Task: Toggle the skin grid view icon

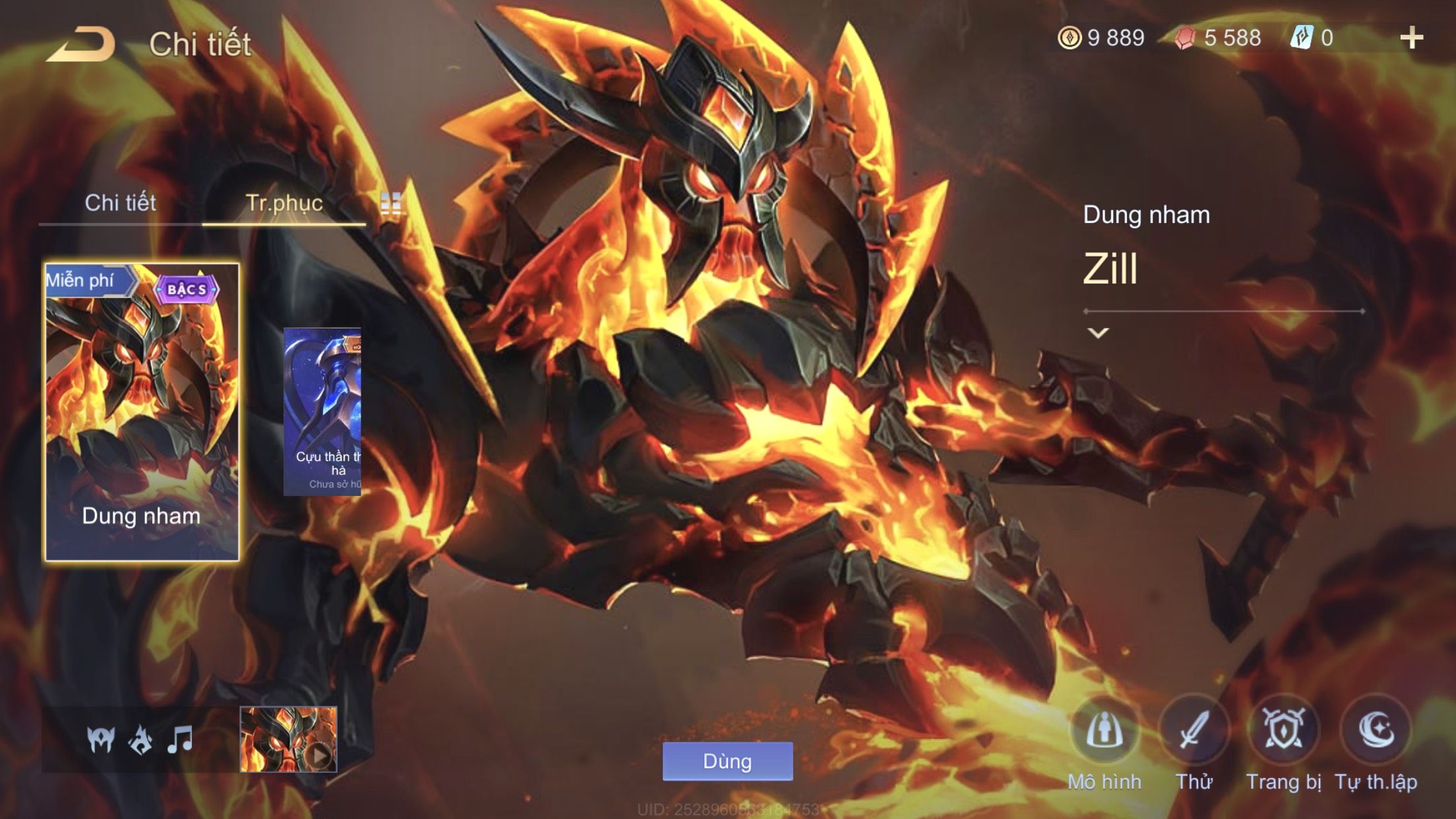Action: 391,204
